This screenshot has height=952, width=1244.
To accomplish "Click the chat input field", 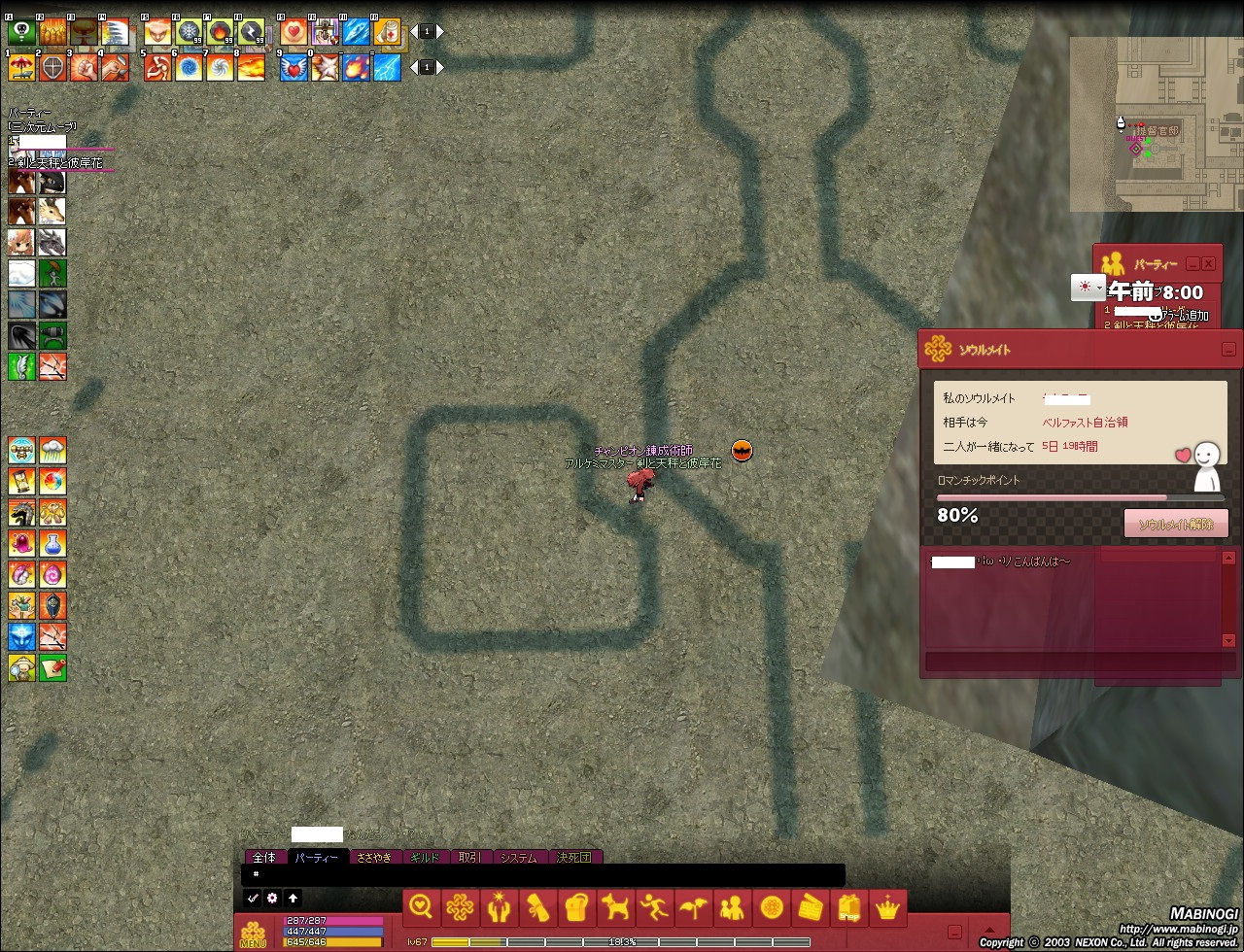I will point(544,874).
